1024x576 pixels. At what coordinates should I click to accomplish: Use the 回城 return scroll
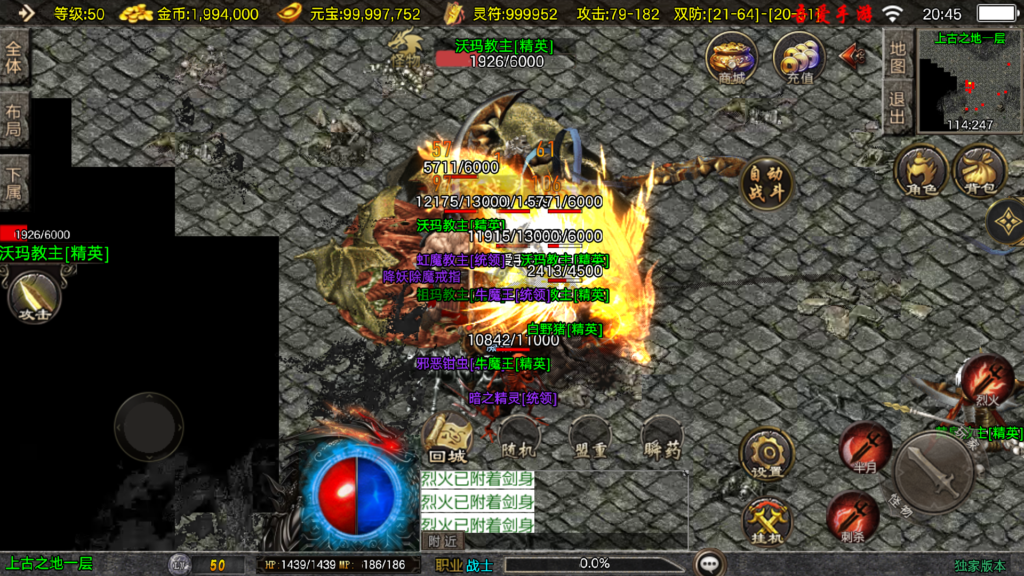coord(446,436)
